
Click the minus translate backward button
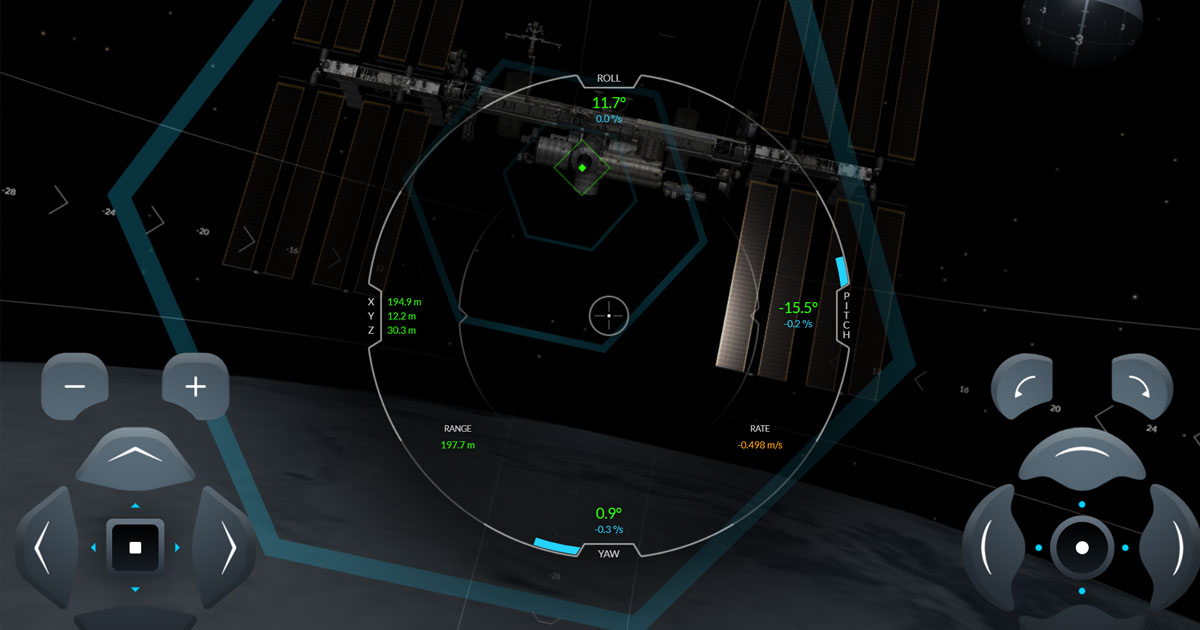[74, 387]
